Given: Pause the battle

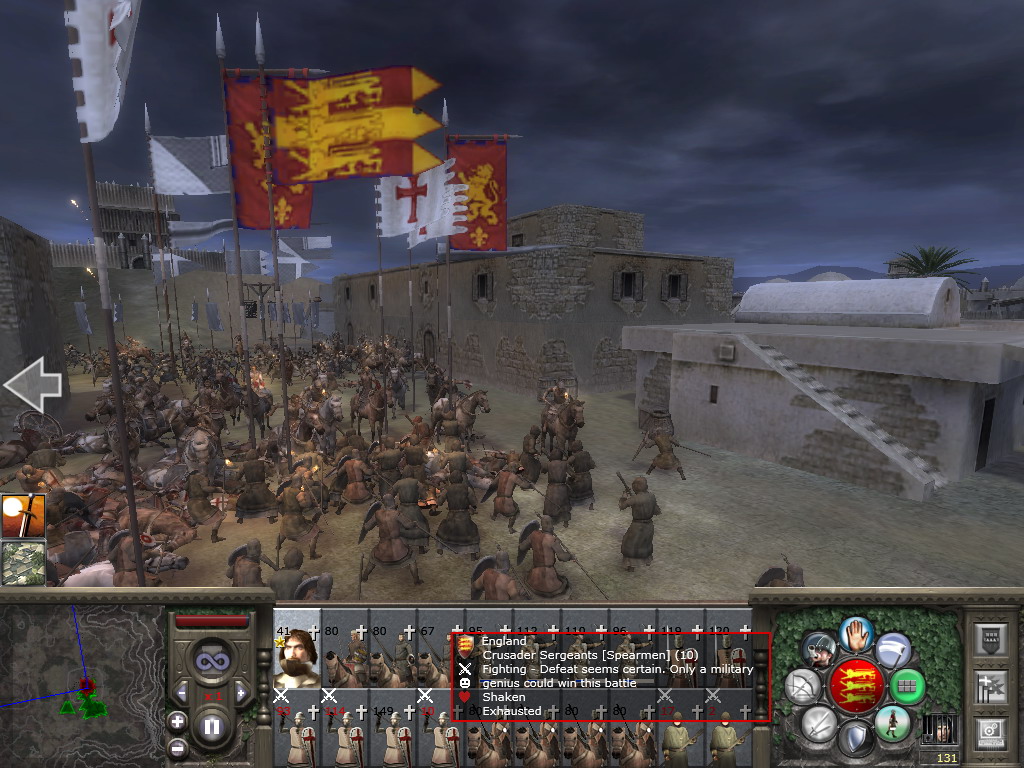Looking at the screenshot, I should click(211, 727).
